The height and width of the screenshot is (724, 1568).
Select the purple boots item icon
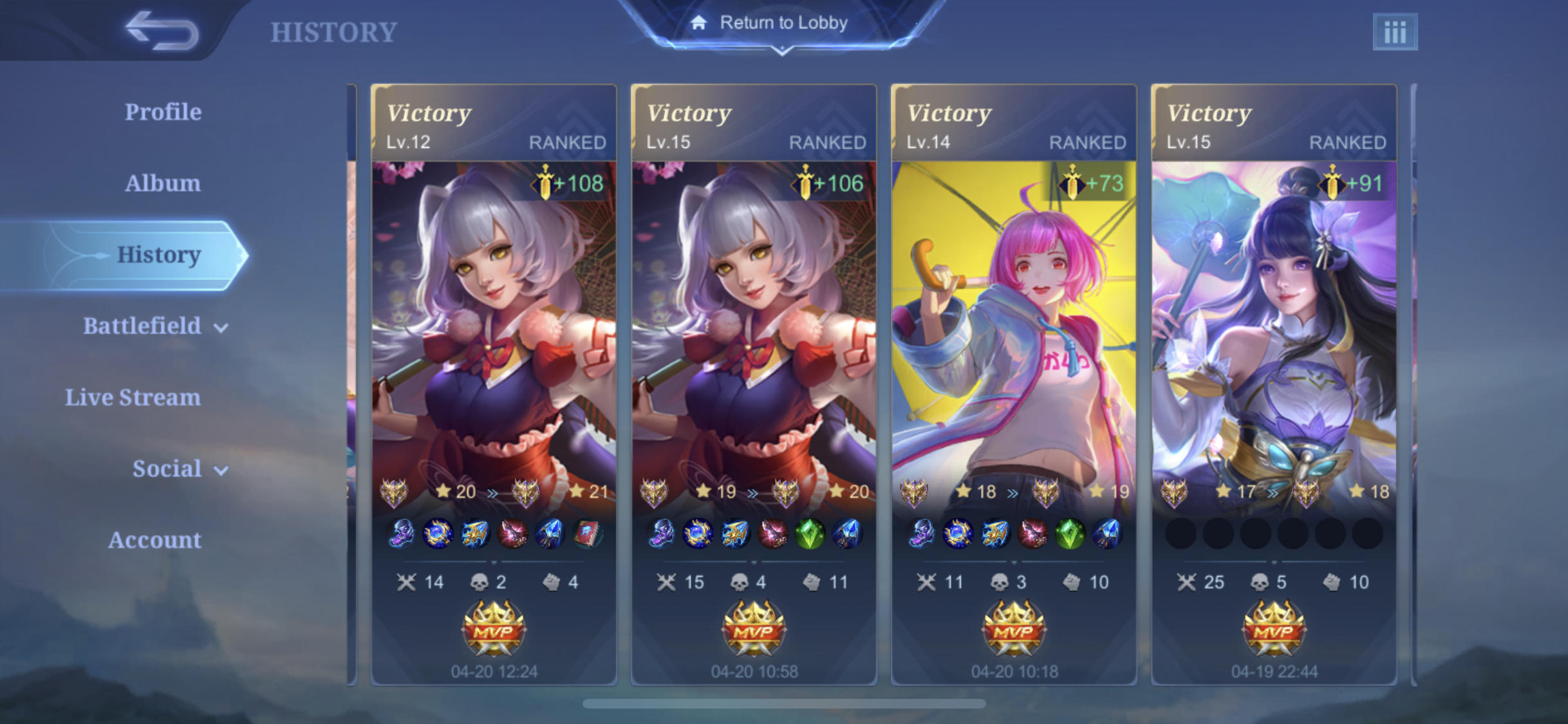click(x=400, y=534)
